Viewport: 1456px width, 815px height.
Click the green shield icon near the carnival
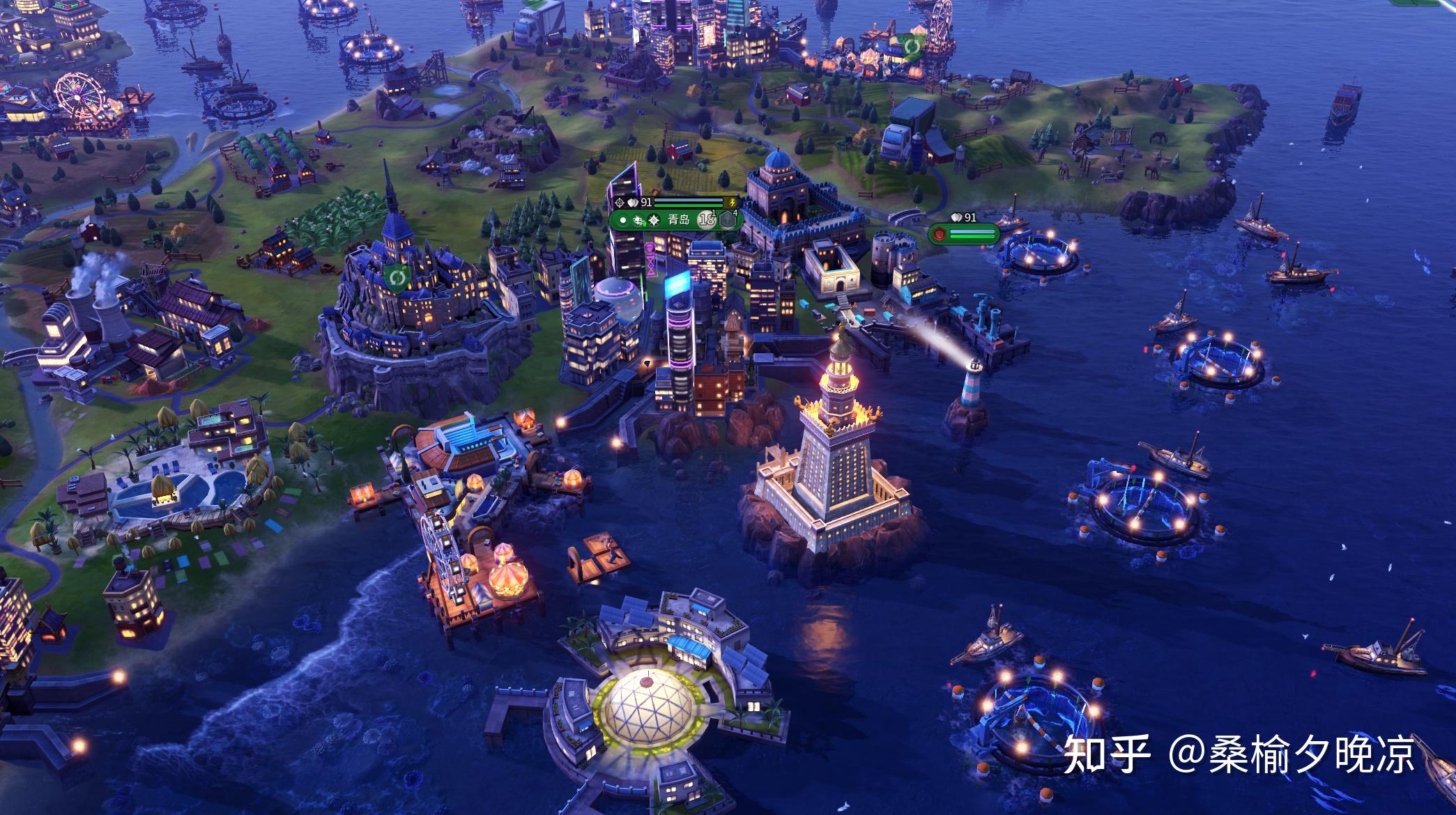tap(910, 47)
